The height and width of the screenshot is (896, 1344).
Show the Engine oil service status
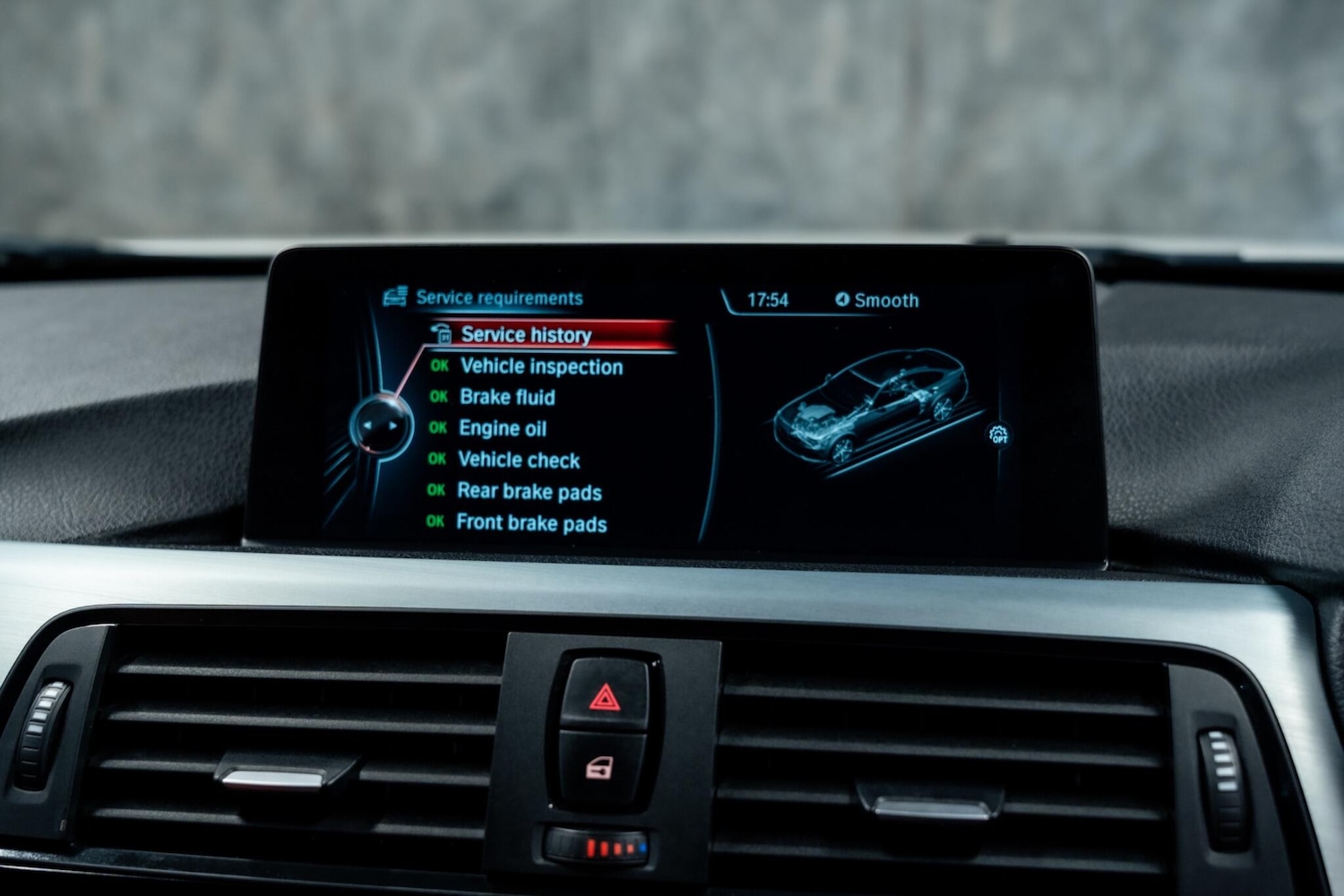pyautogui.click(x=503, y=428)
